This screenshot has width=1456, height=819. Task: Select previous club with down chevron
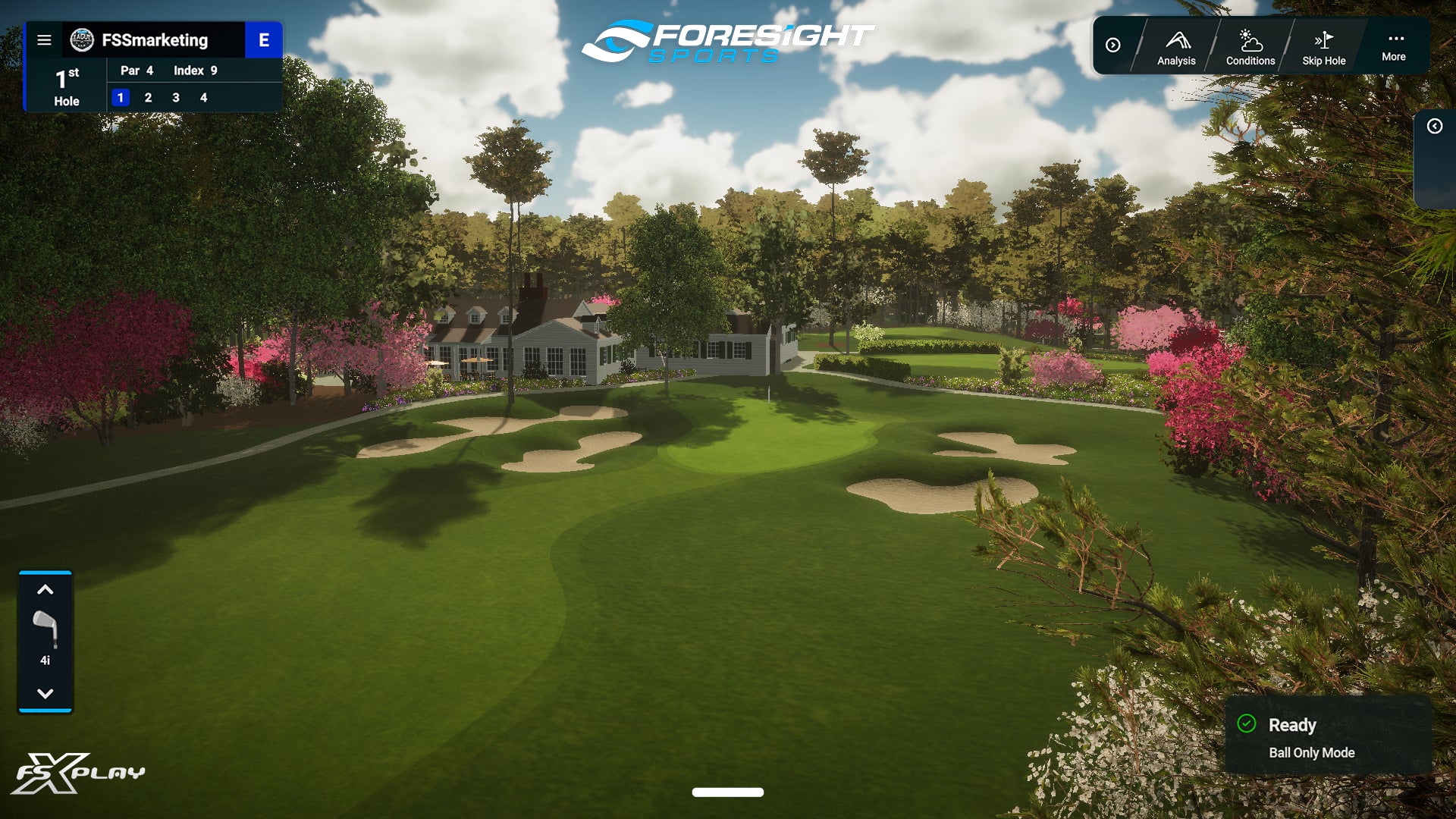point(45,693)
